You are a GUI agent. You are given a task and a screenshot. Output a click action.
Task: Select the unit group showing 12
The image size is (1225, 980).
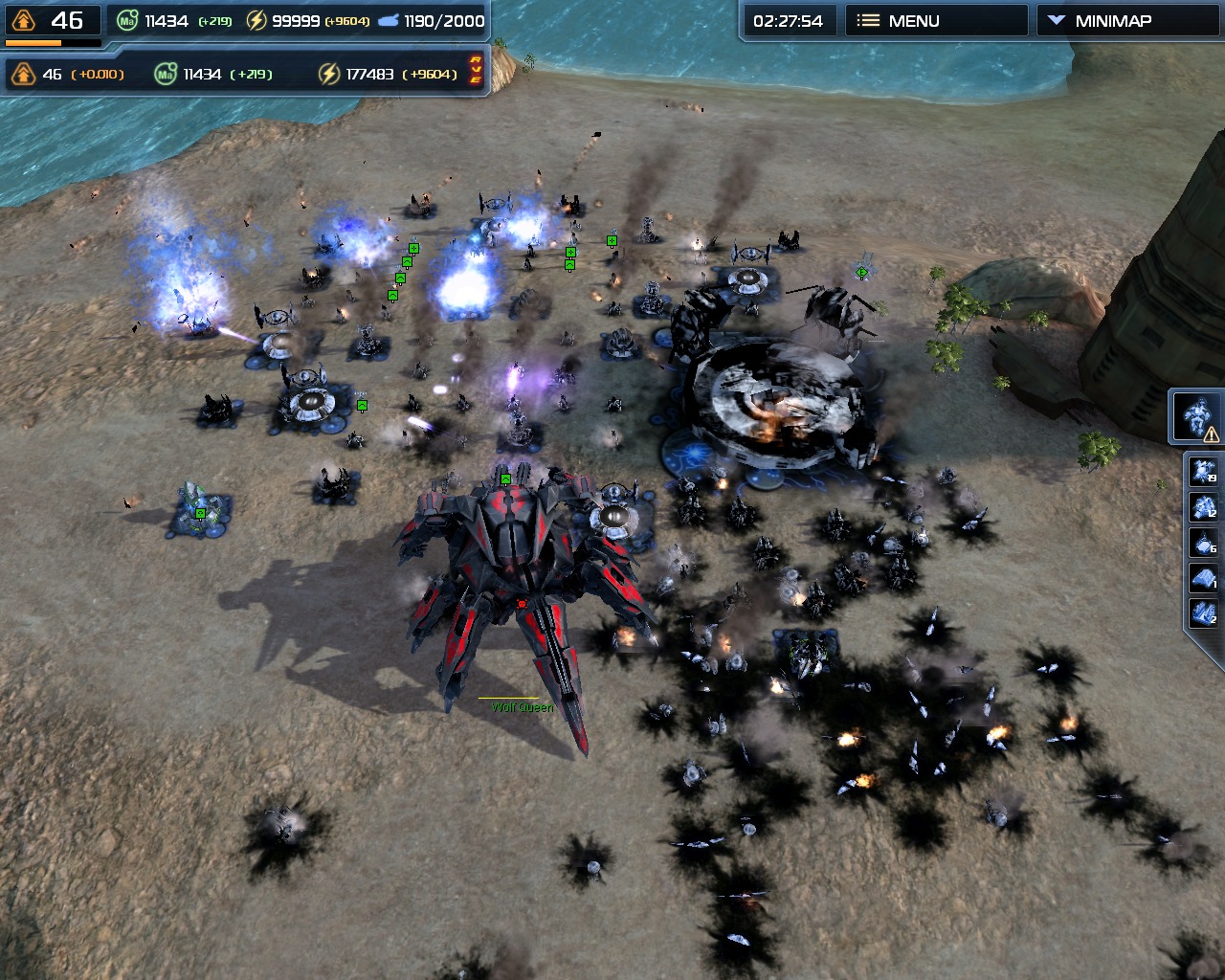[x=1203, y=506]
